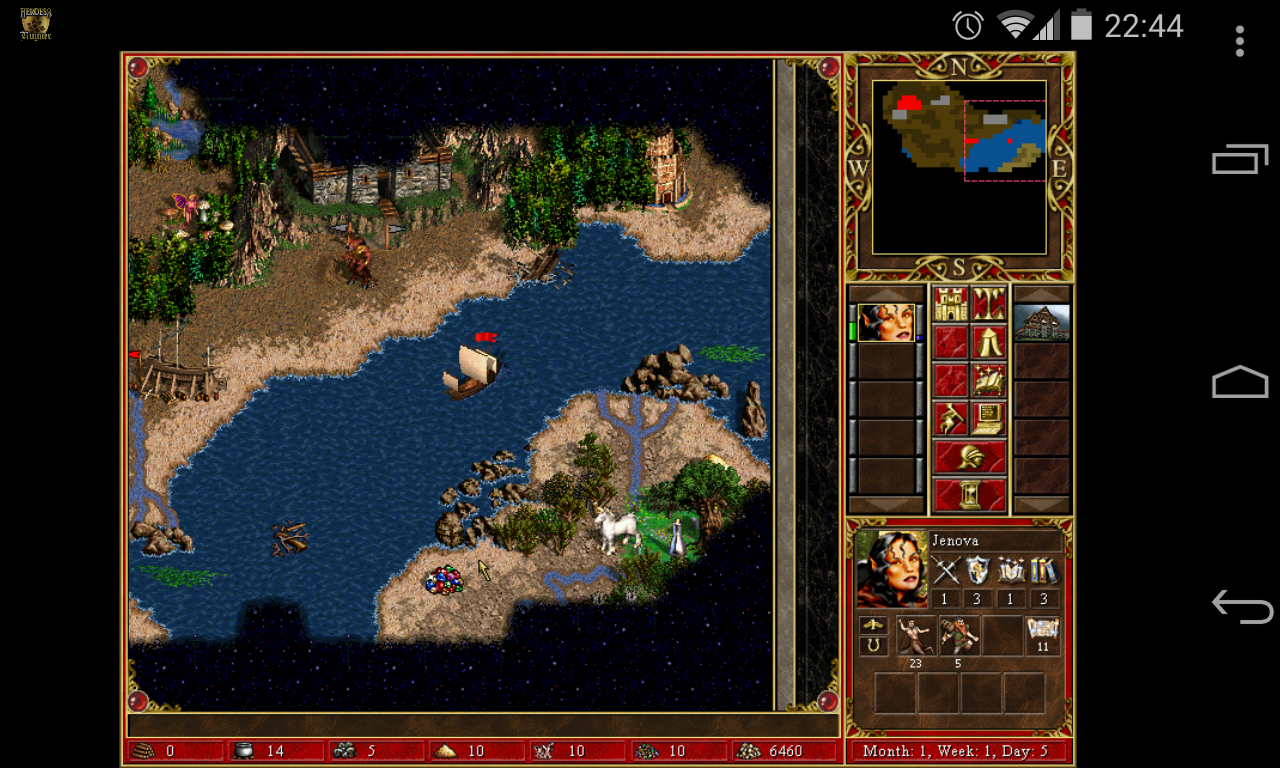Click the horseshoe luck icon
Image resolution: width=1280 pixels, height=768 pixels.
tap(874, 646)
